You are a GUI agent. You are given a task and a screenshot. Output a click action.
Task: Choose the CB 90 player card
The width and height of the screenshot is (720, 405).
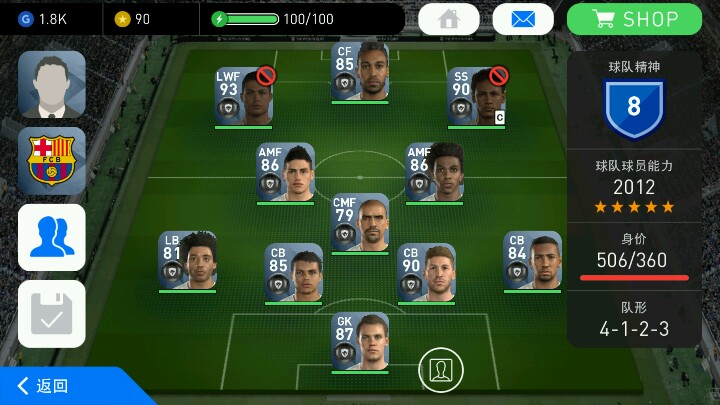427,272
